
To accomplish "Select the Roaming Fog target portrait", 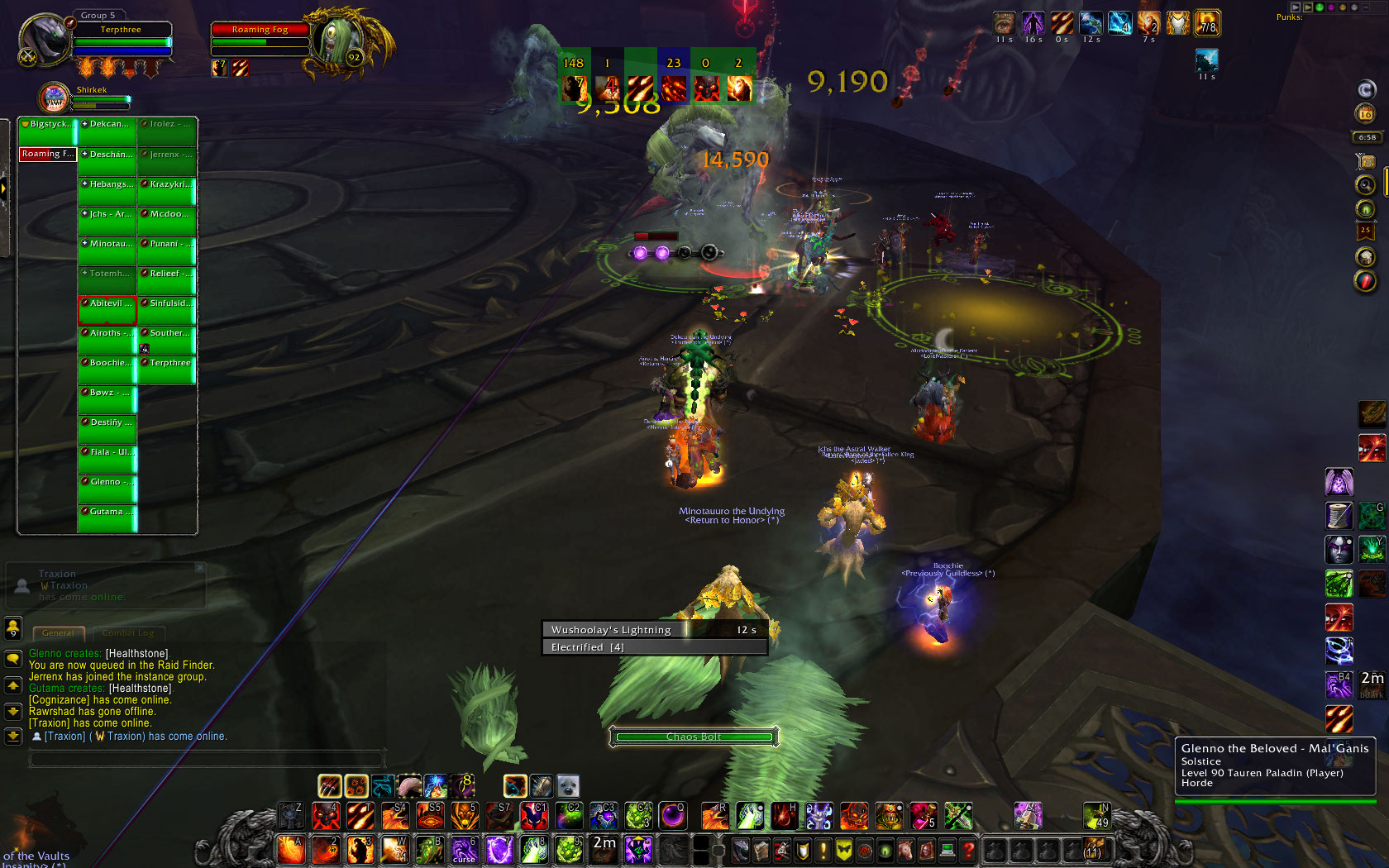I will click(338, 40).
